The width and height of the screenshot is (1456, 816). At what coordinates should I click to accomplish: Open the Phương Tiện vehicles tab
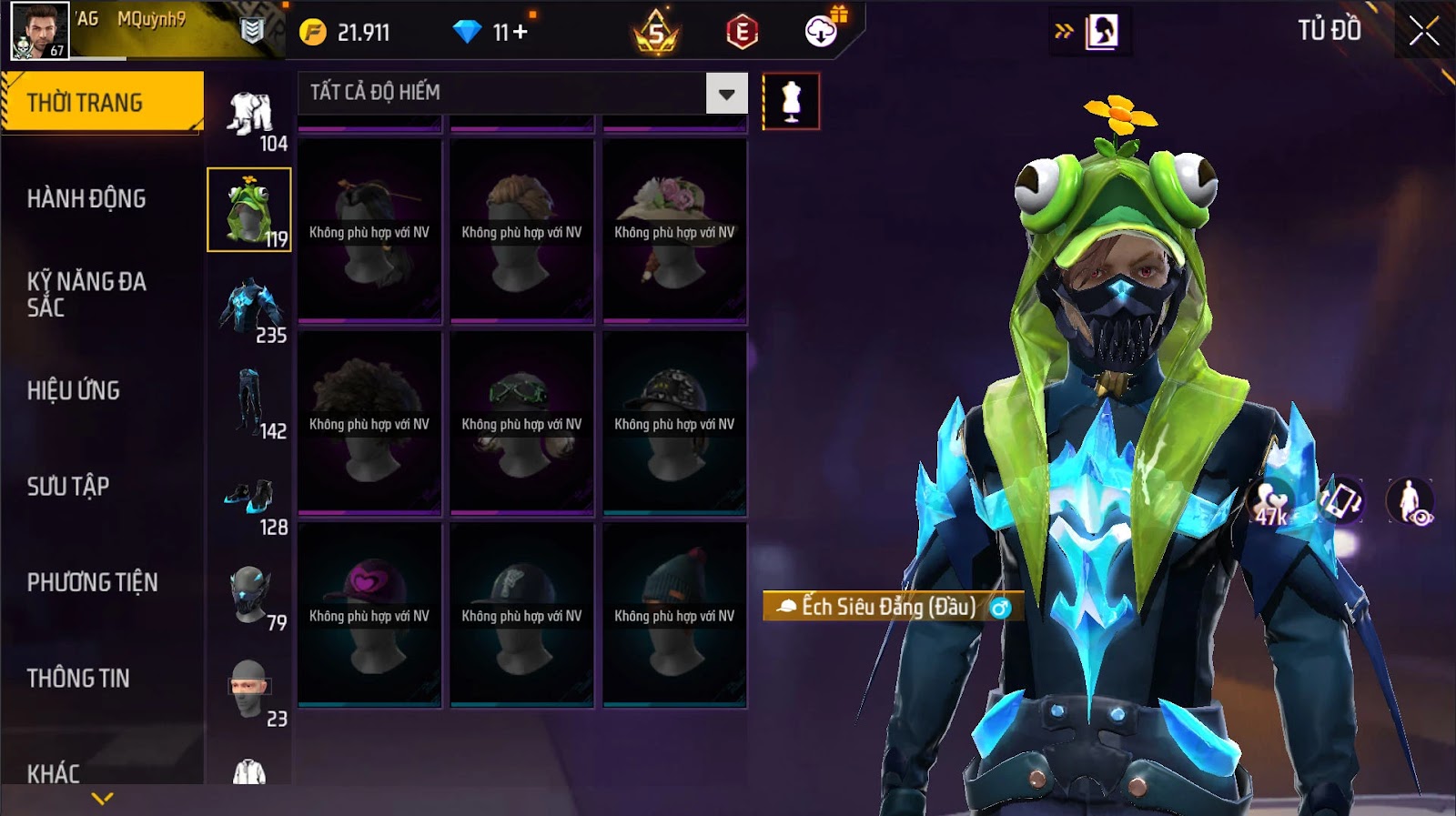92,582
